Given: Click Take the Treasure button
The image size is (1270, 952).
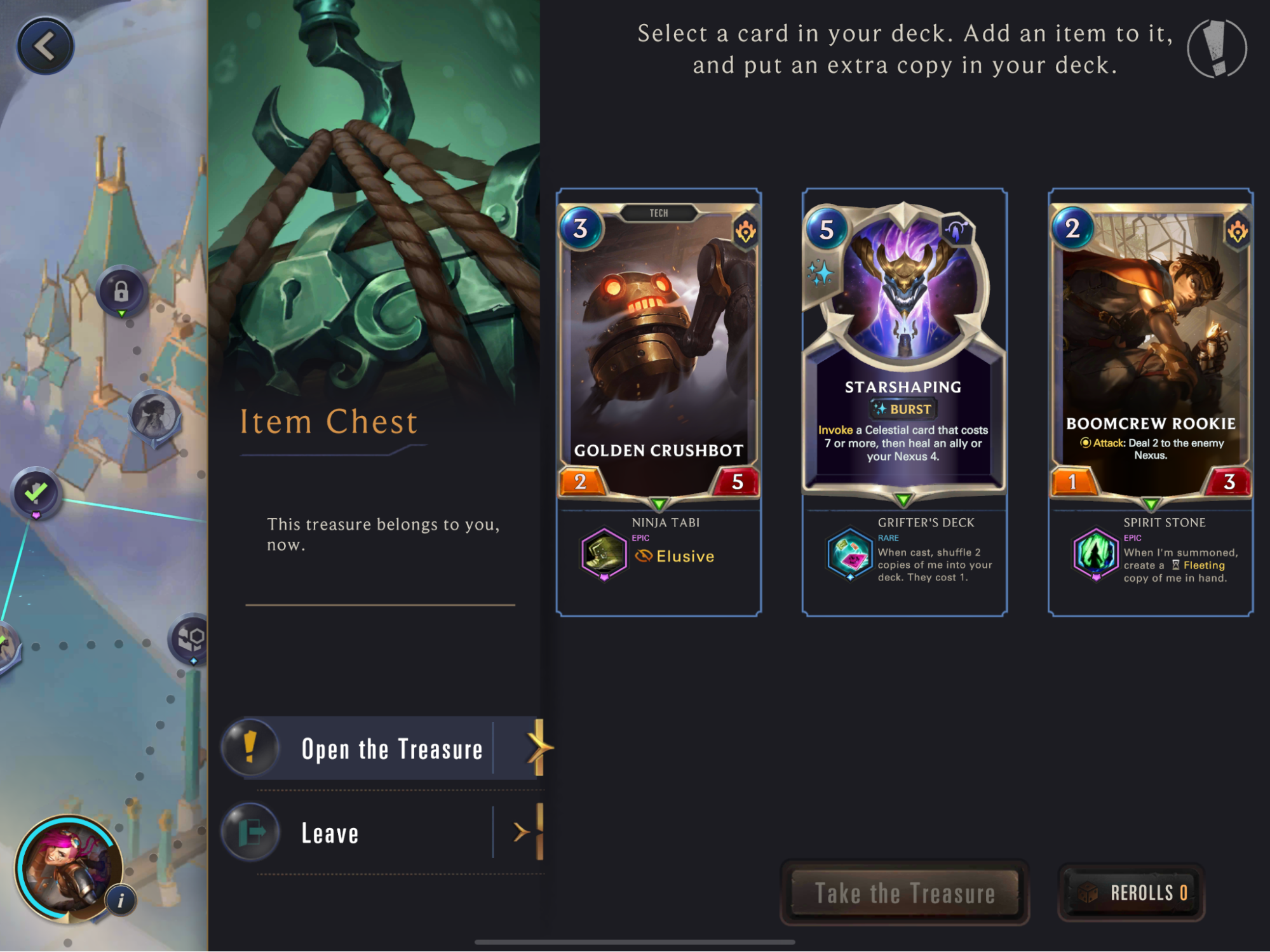Looking at the screenshot, I should pyautogui.click(x=904, y=893).
